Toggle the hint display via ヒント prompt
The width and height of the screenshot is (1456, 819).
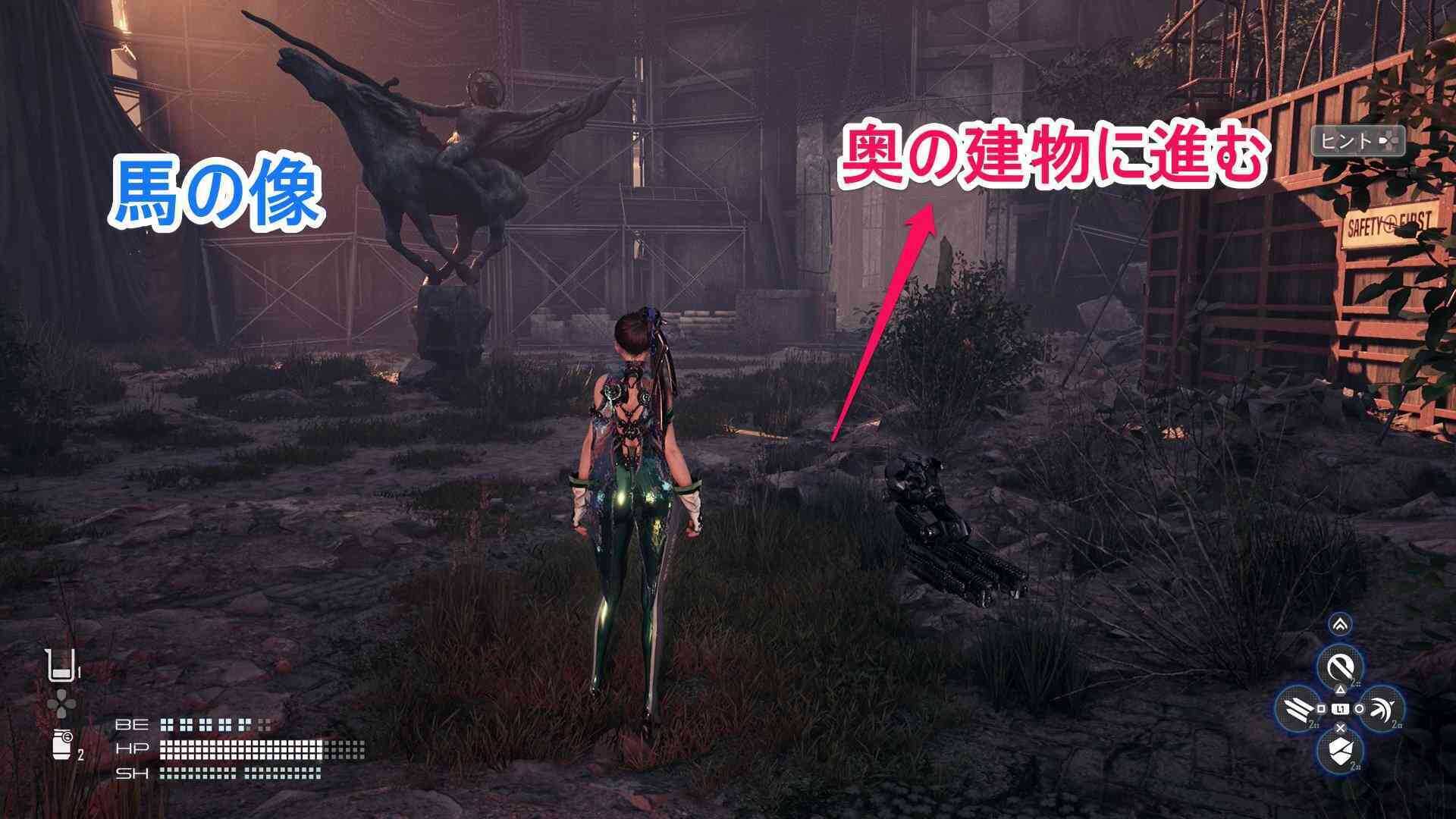click(1360, 142)
